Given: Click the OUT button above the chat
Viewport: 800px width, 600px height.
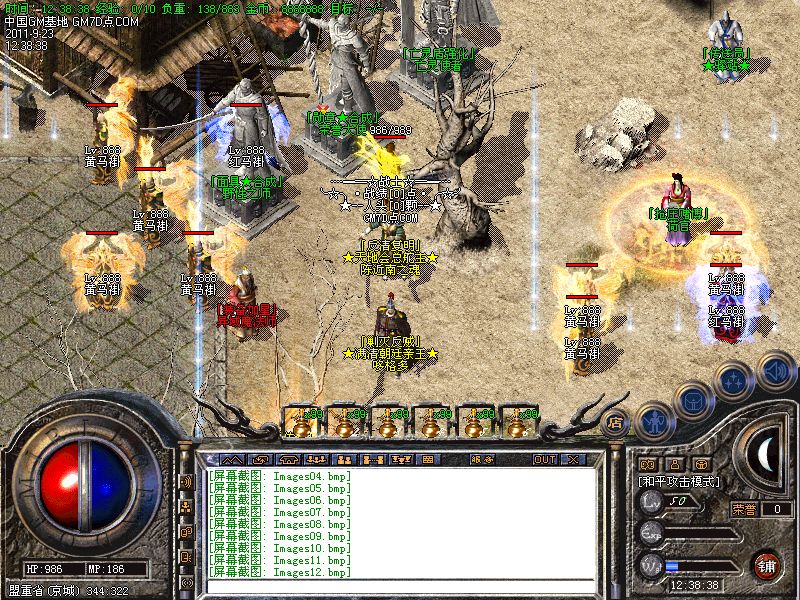Looking at the screenshot, I should (x=545, y=459).
